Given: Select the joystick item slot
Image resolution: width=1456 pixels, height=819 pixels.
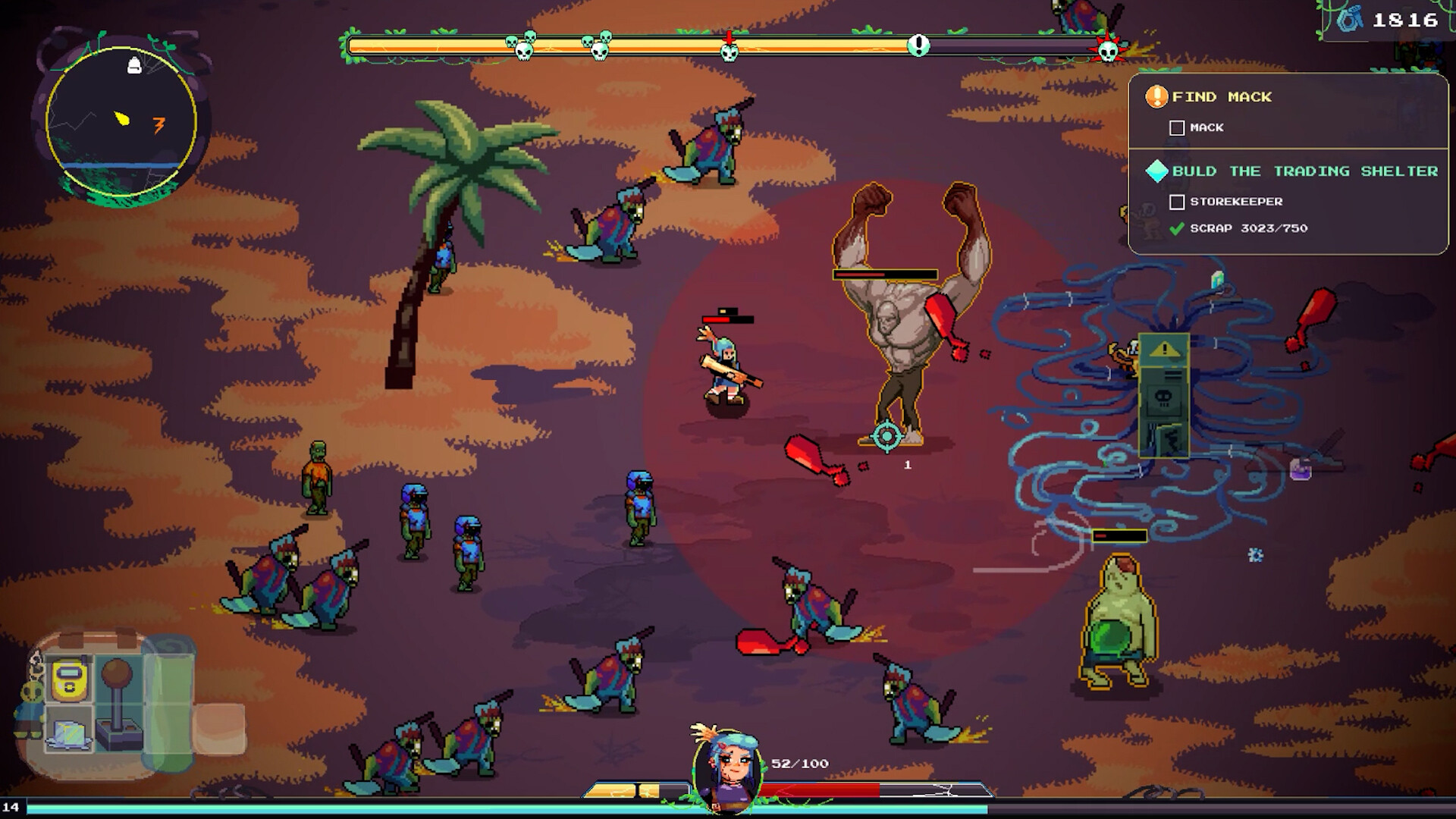Looking at the screenshot, I should coord(118,704).
